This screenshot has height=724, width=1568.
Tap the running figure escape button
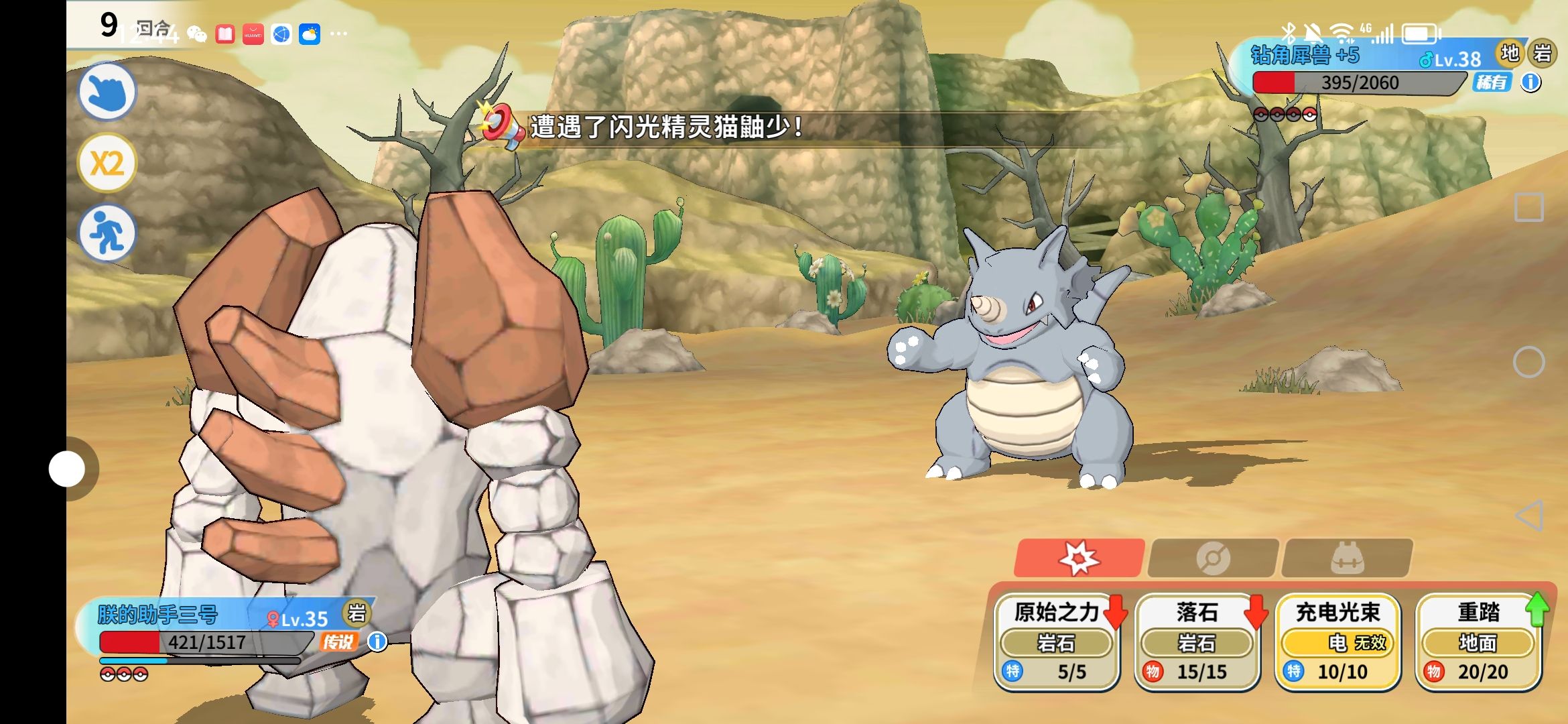pos(107,233)
